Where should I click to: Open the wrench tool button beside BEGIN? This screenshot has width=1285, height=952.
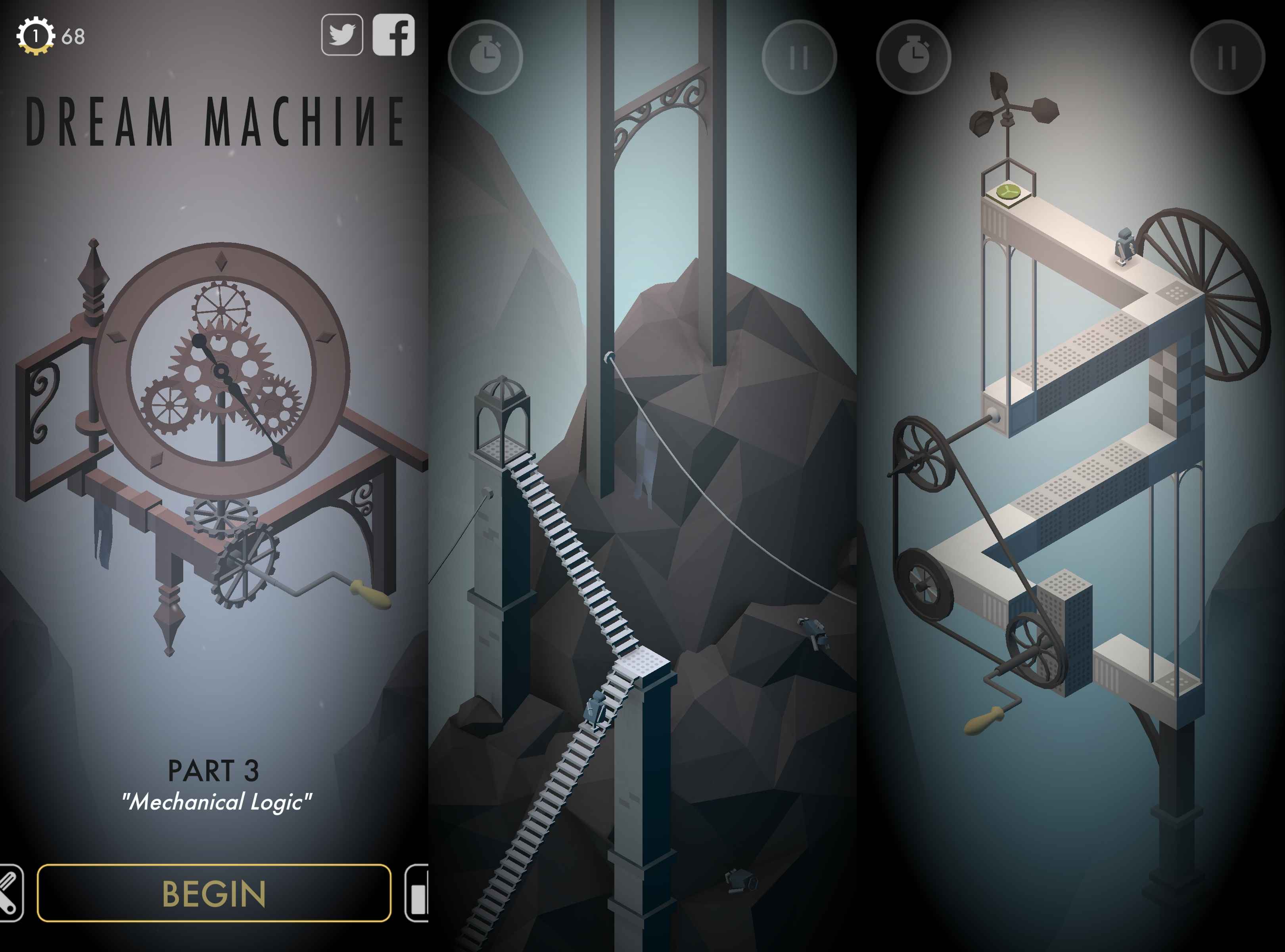(x=10, y=892)
